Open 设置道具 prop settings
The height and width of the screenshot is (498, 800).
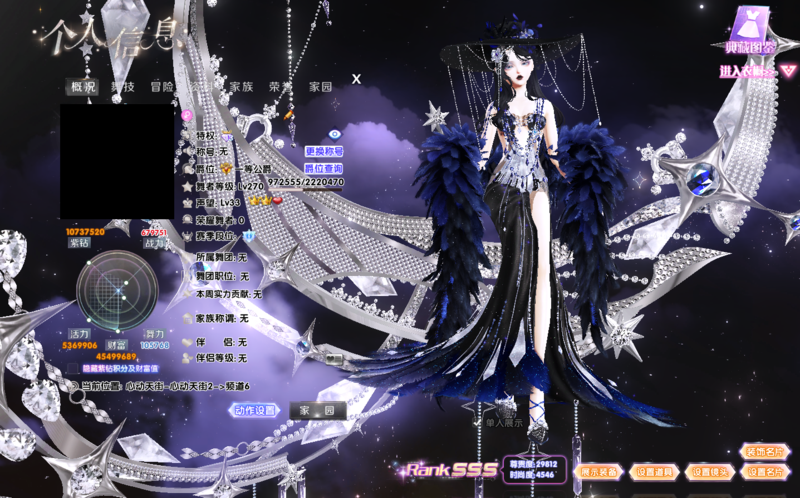point(655,471)
